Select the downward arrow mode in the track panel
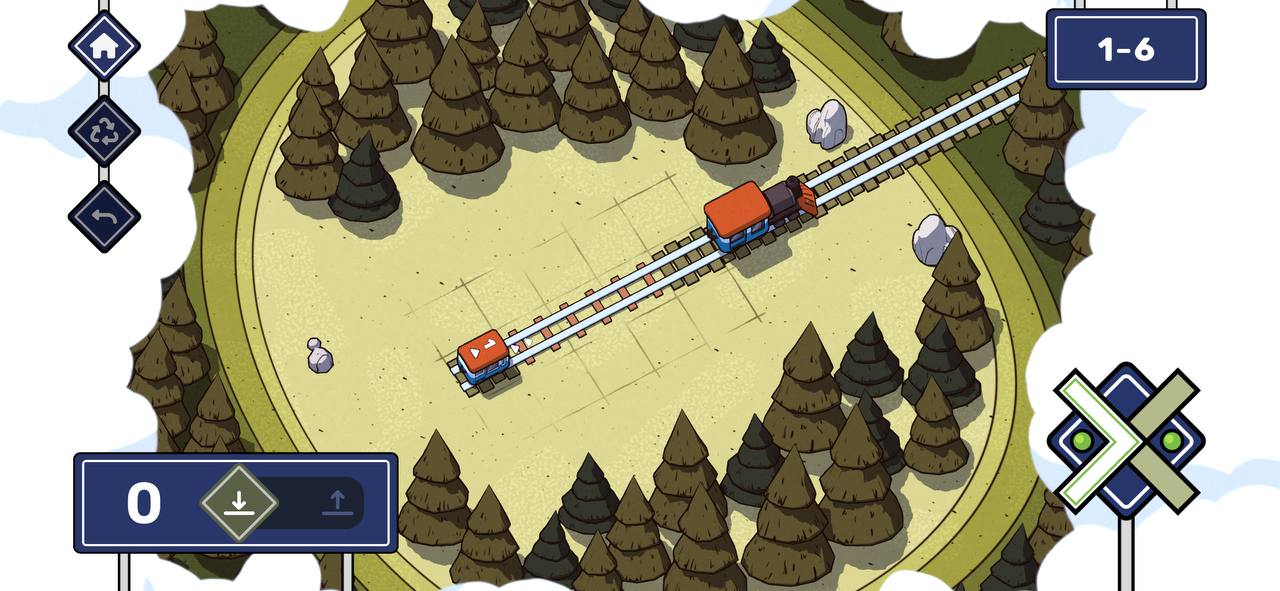1280x591 pixels. [238, 502]
